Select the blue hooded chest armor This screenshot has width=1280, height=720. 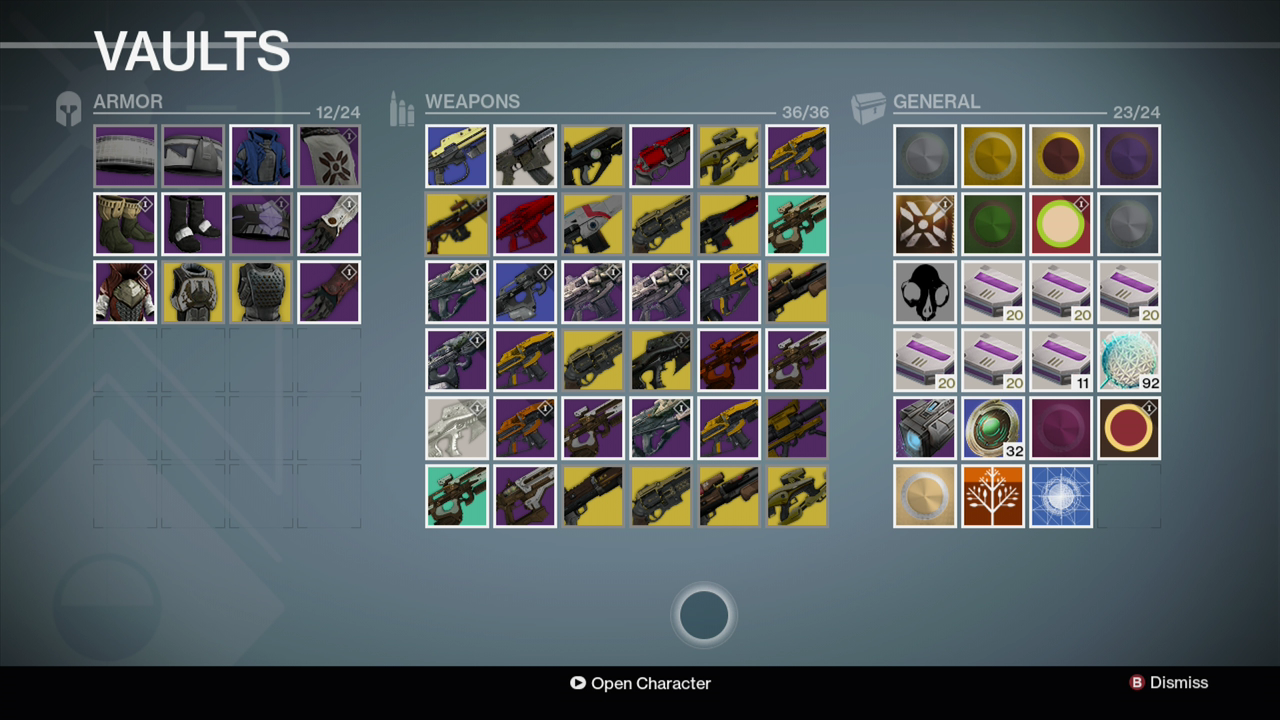(x=261, y=156)
